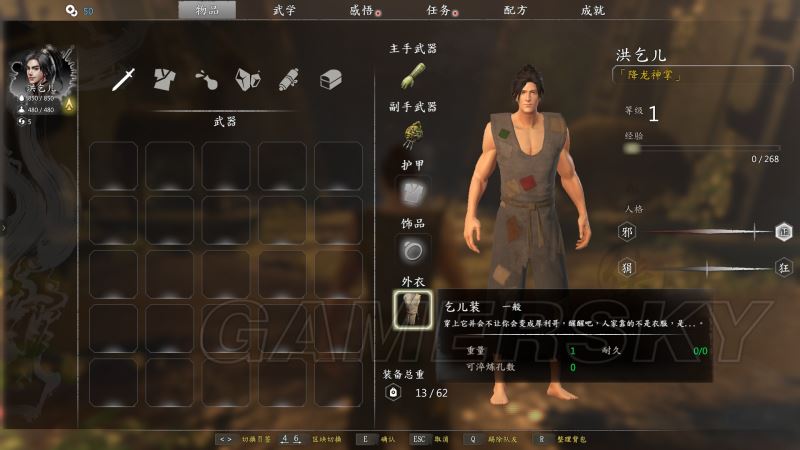The height and width of the screenshot is (450, 800).
Task: Choose the clothing armor category icon
Action: click(165, 80)
